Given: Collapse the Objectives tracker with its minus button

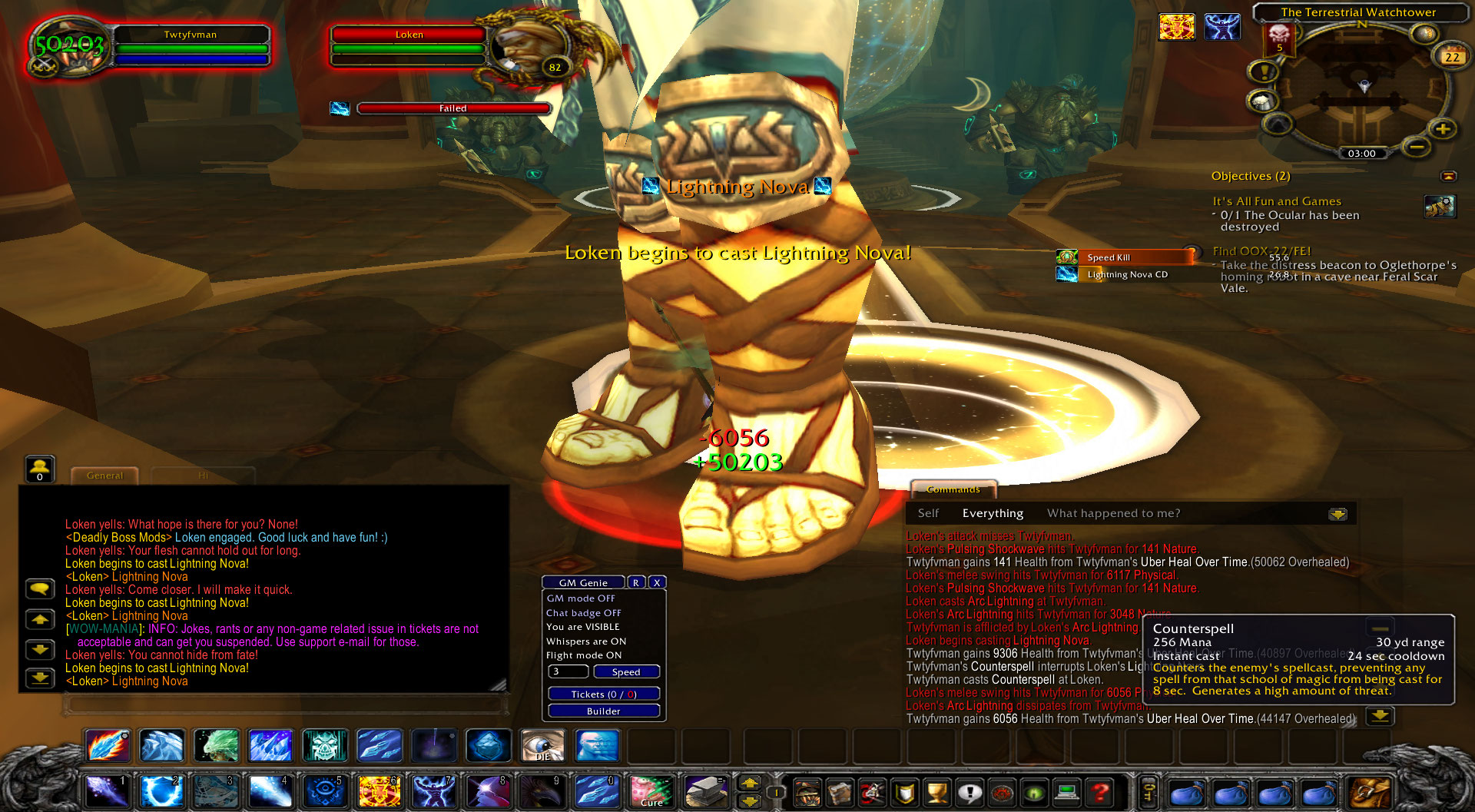Looking at the screenshot, I should pos(1447,175).
